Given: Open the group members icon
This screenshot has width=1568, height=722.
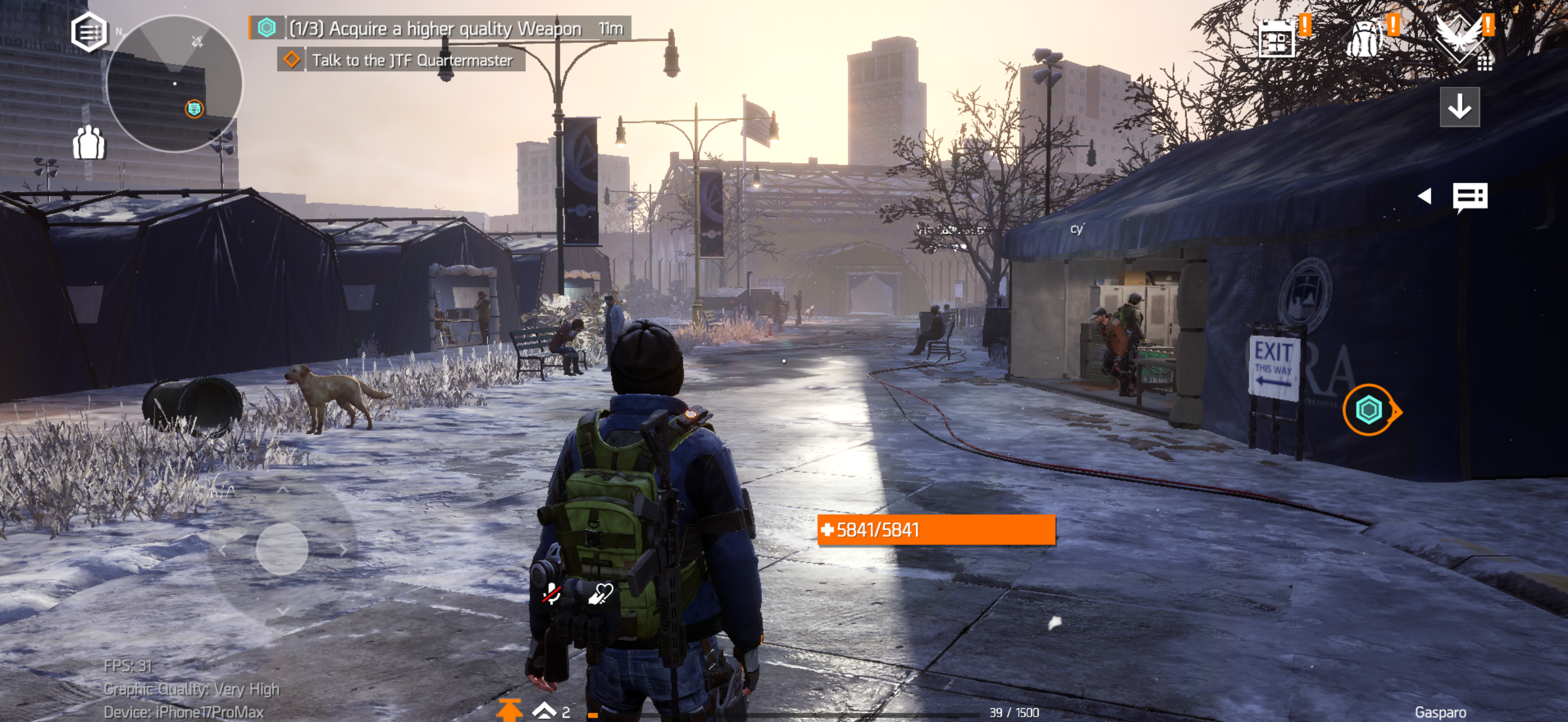Looking at the screenshot, I should pos(89,143).
